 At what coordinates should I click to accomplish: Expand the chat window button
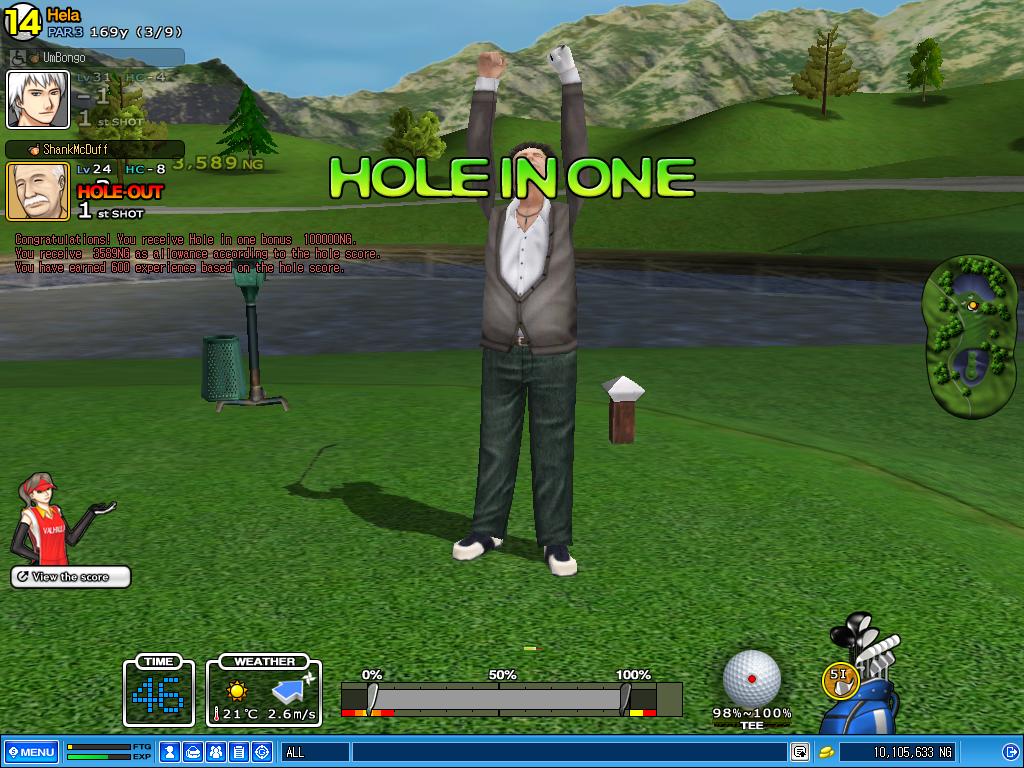[800, 752]
